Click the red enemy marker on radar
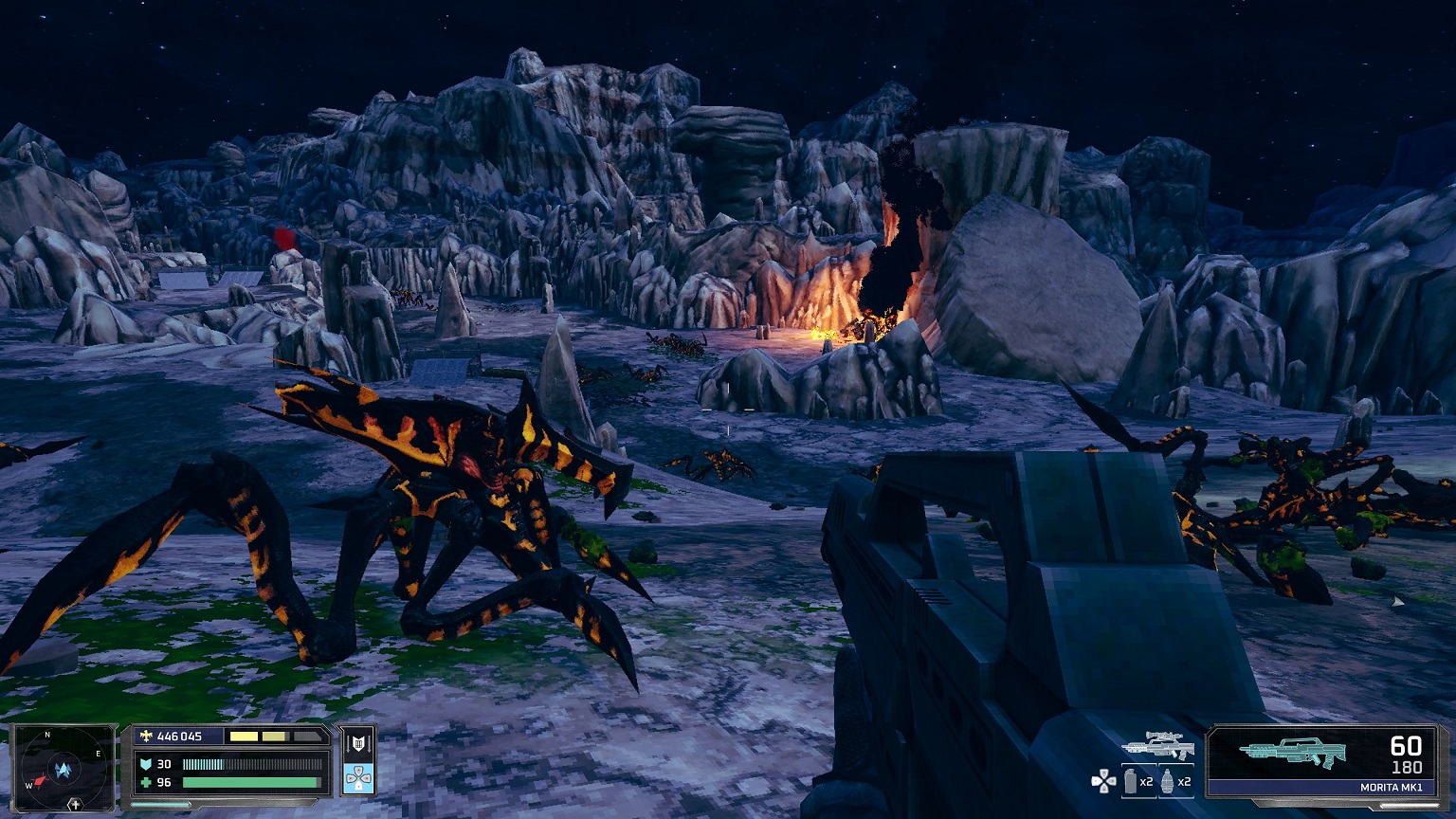Screen dimensions: 1456x819 (x=38, y=782)
